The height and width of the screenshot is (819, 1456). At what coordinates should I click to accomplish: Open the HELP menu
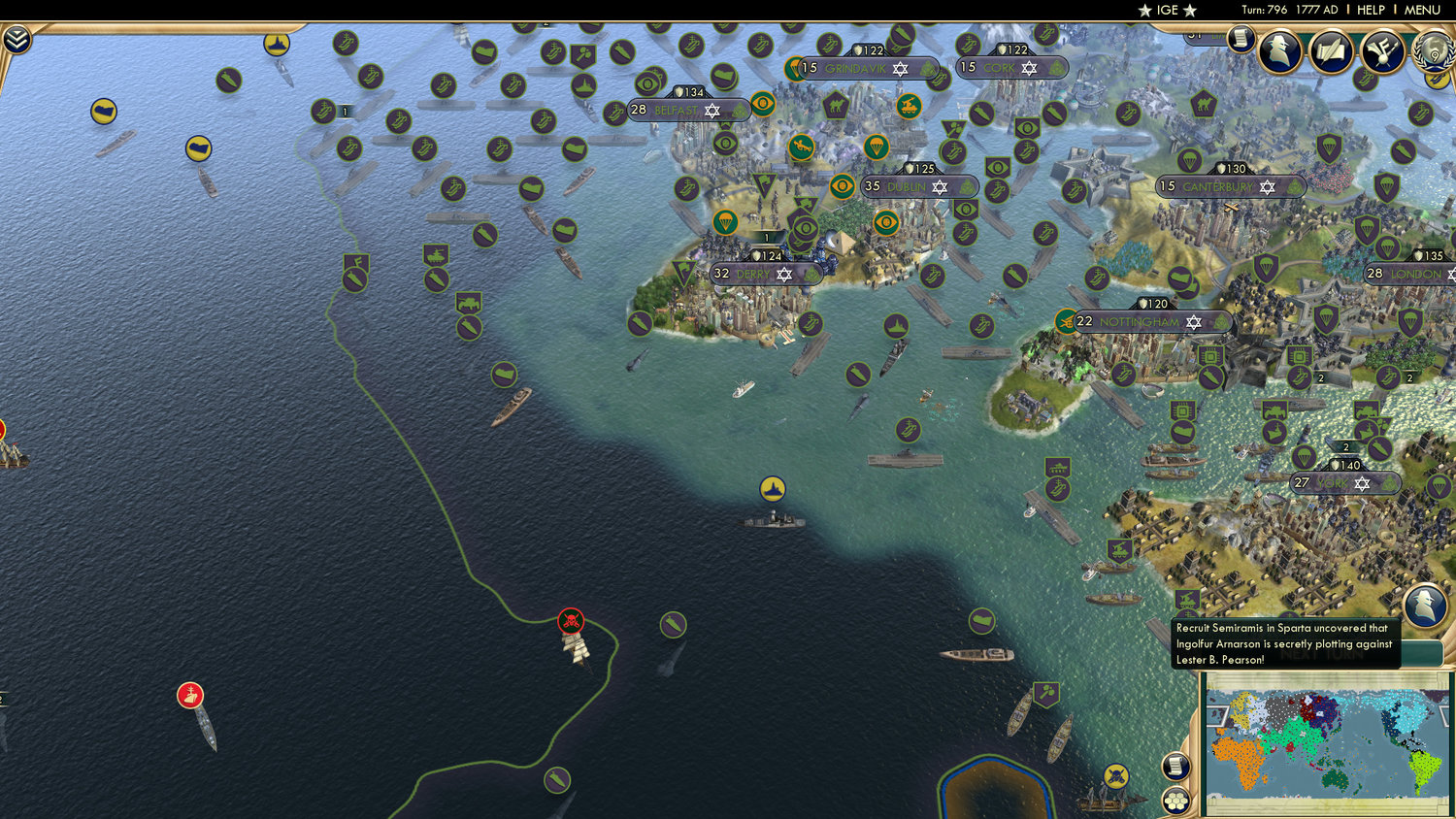click(1373, 10)
